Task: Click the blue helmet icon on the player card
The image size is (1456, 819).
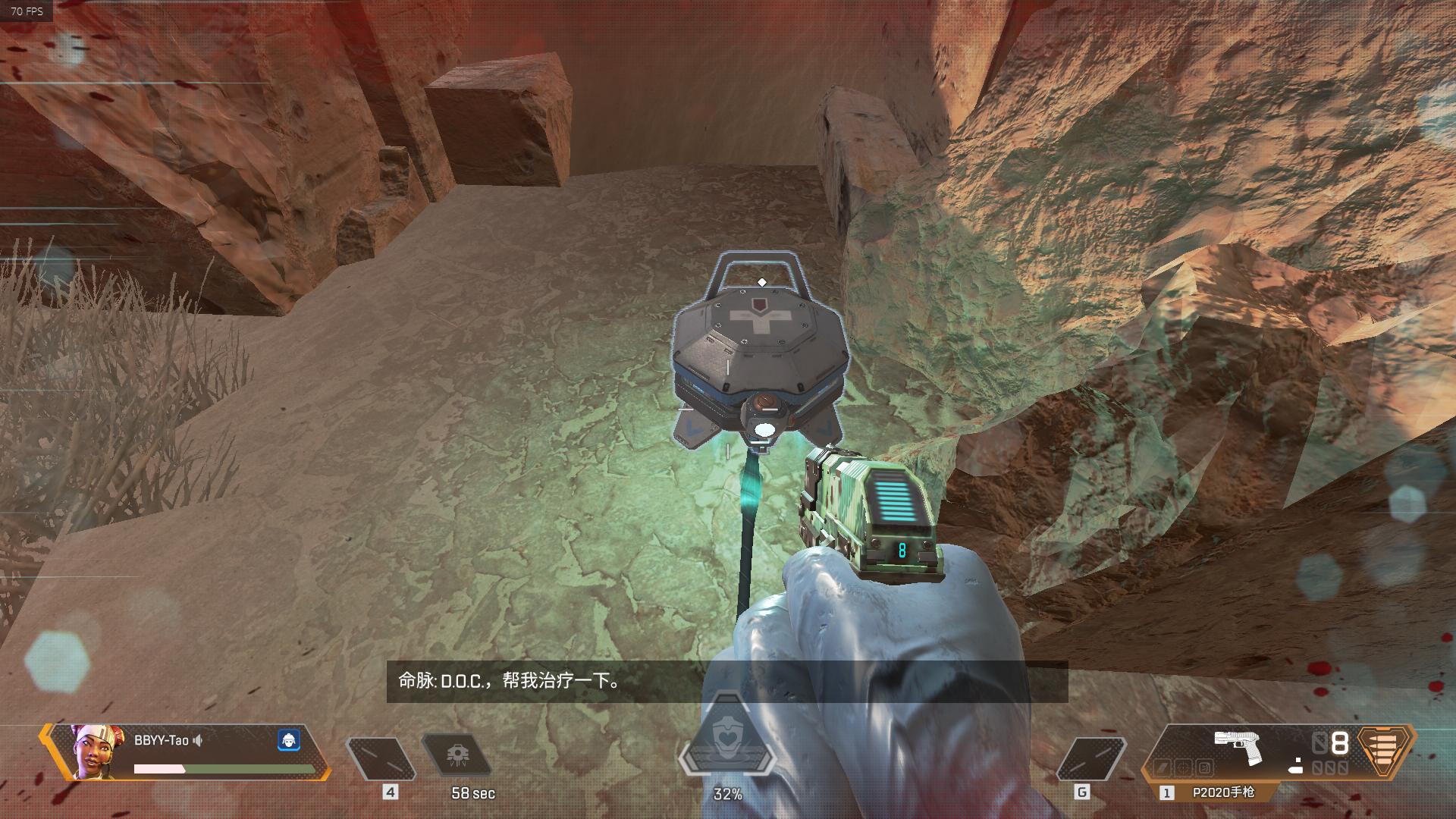Action: (288, 740)
